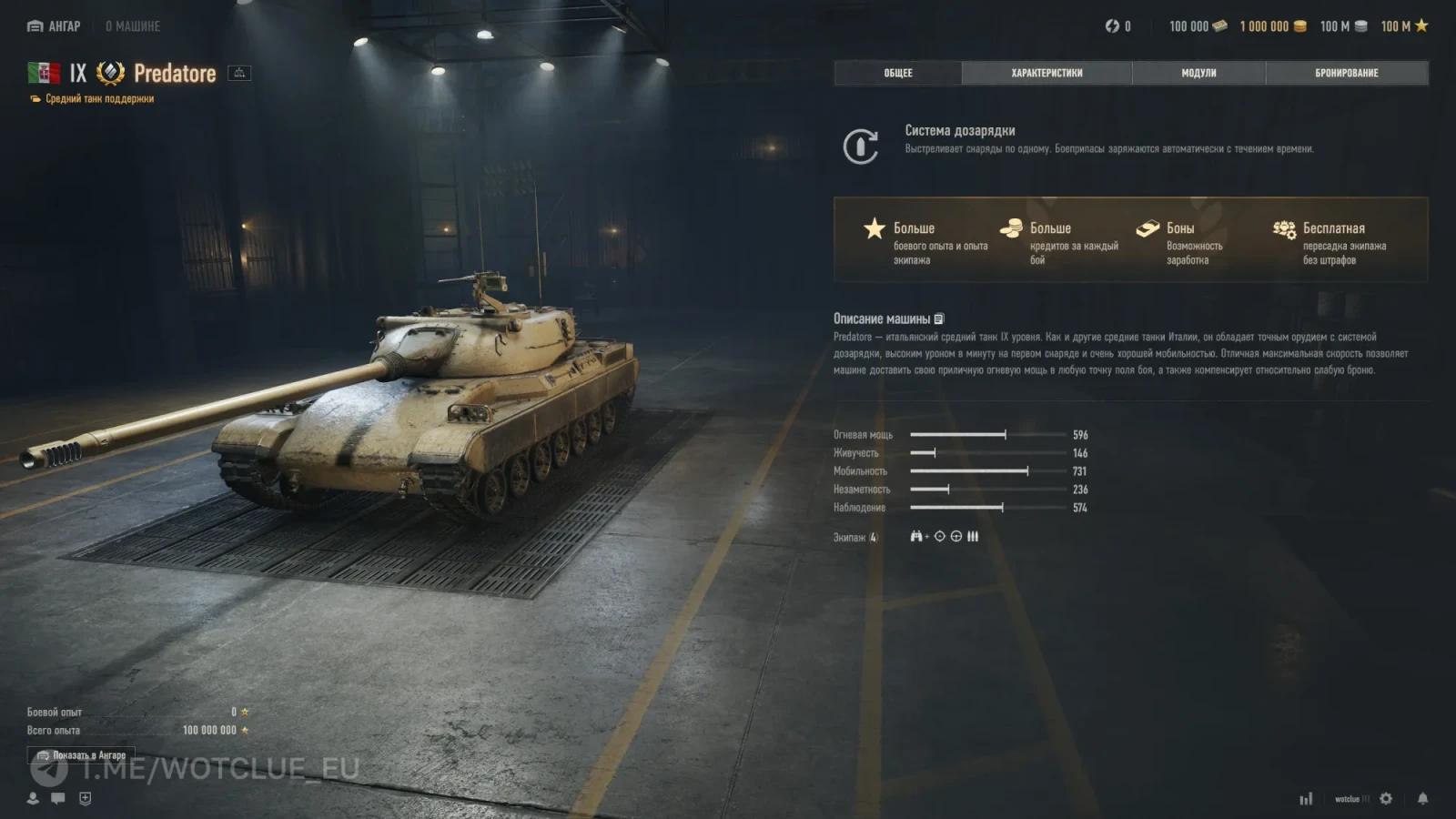Image resolution: width=1456 pixels, height=819 pixels.
Task: Click the icon next to the Predatore name
Action: pyautogui.click(x=239, y=73)
